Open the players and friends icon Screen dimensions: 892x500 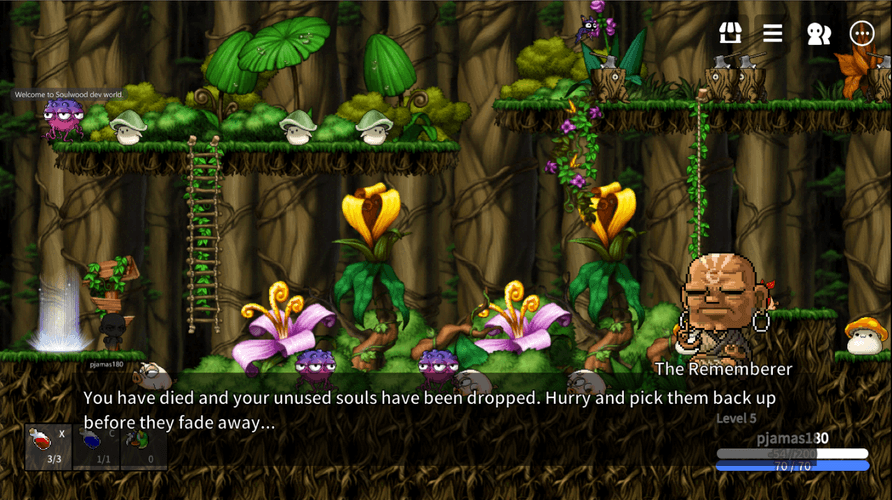pos(818,33)
